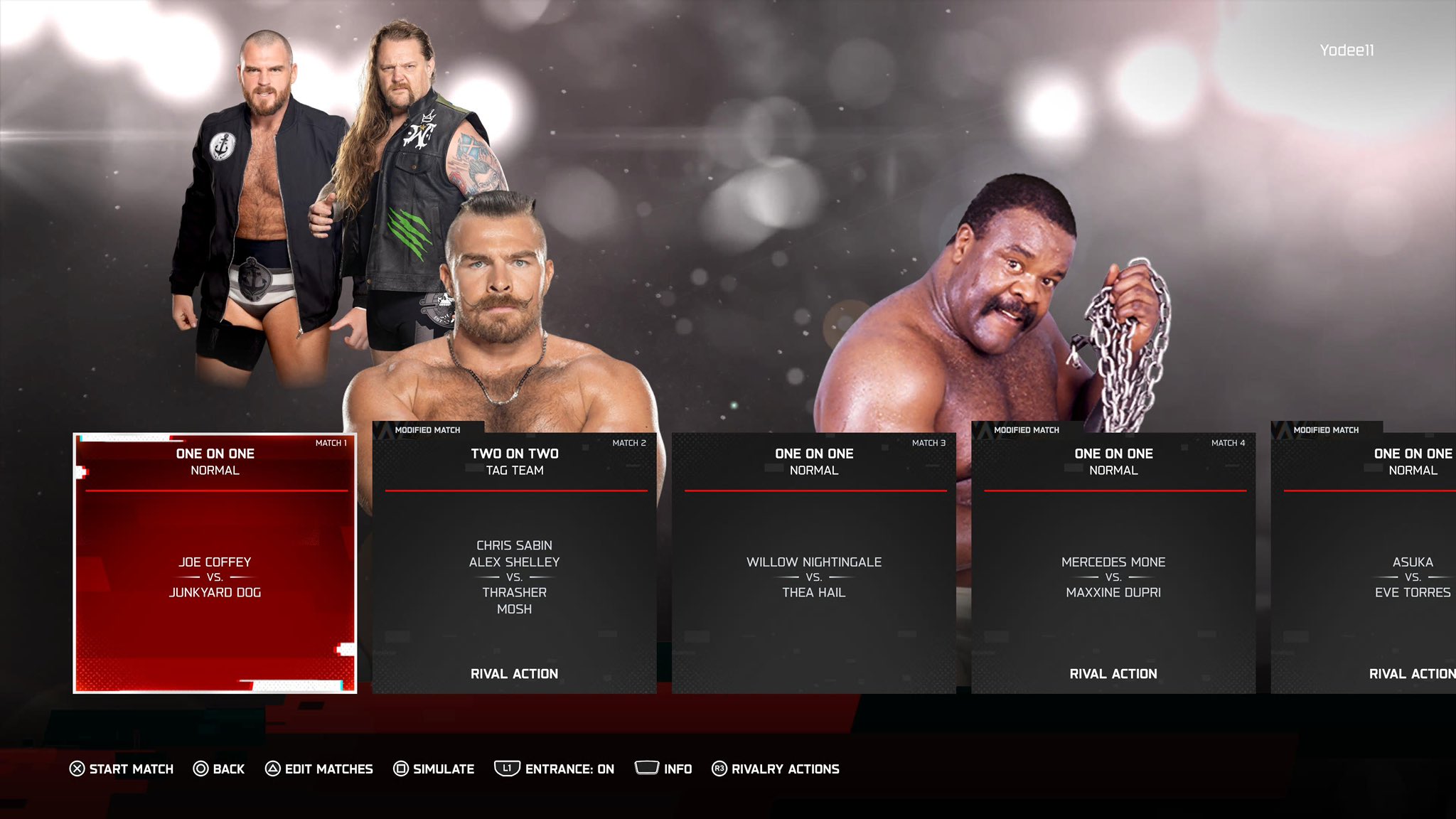Open Edit Matches option
Viewport: 1456px width, 819px height.
point(319,769)
